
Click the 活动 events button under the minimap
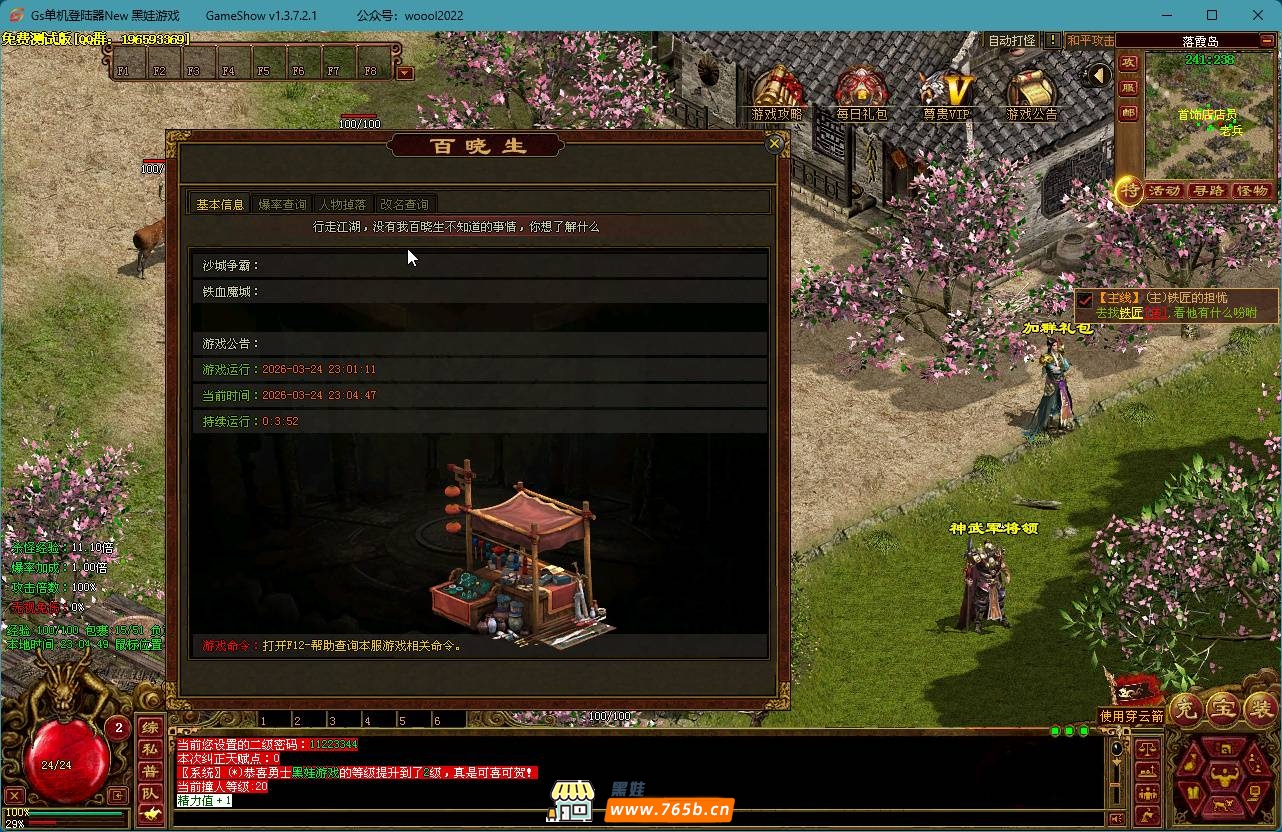(1164, 191)
